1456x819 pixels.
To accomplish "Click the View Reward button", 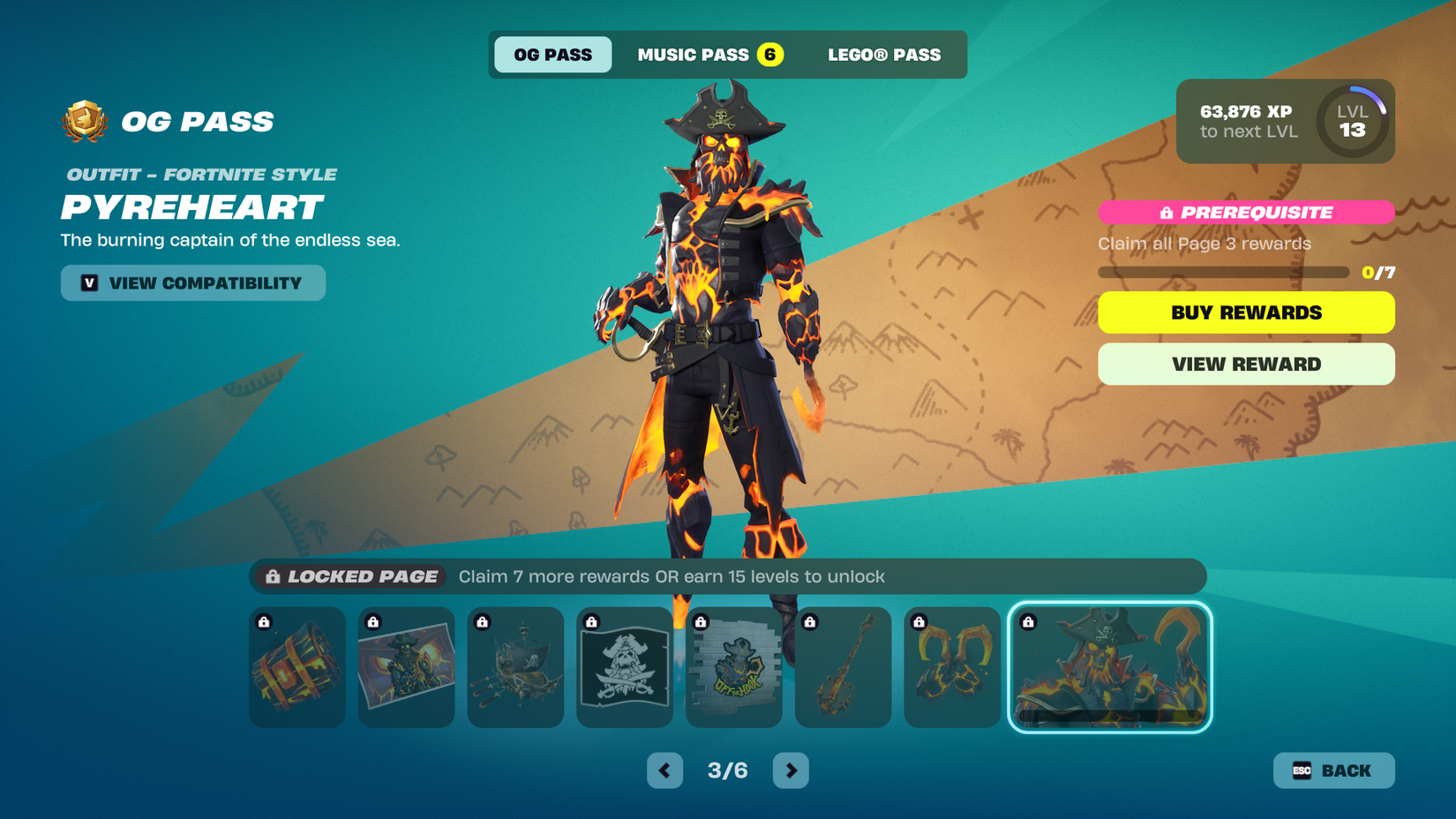I will click(x=1245, y=364).
